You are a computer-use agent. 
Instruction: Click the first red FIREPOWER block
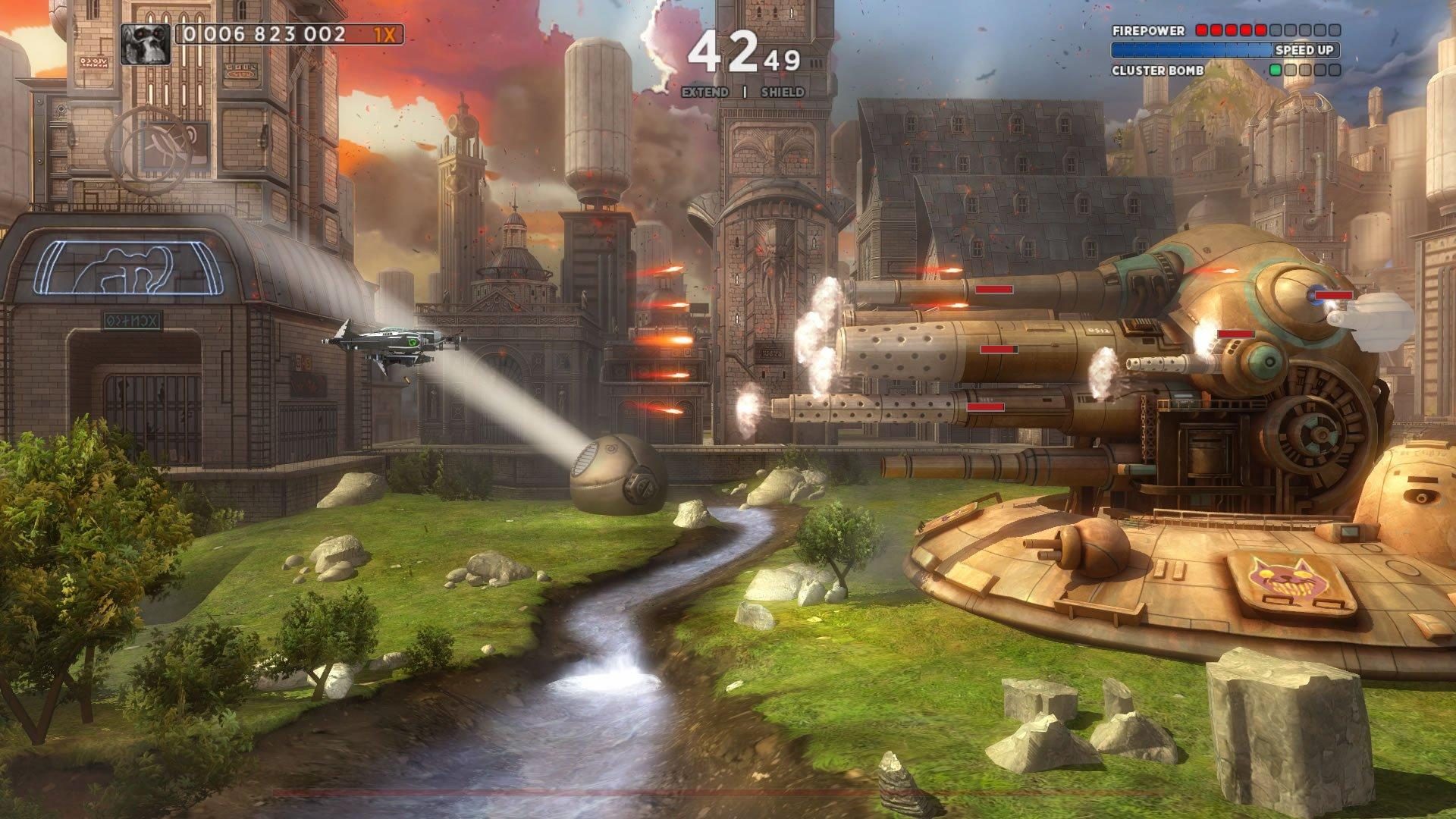(1200, 31)
